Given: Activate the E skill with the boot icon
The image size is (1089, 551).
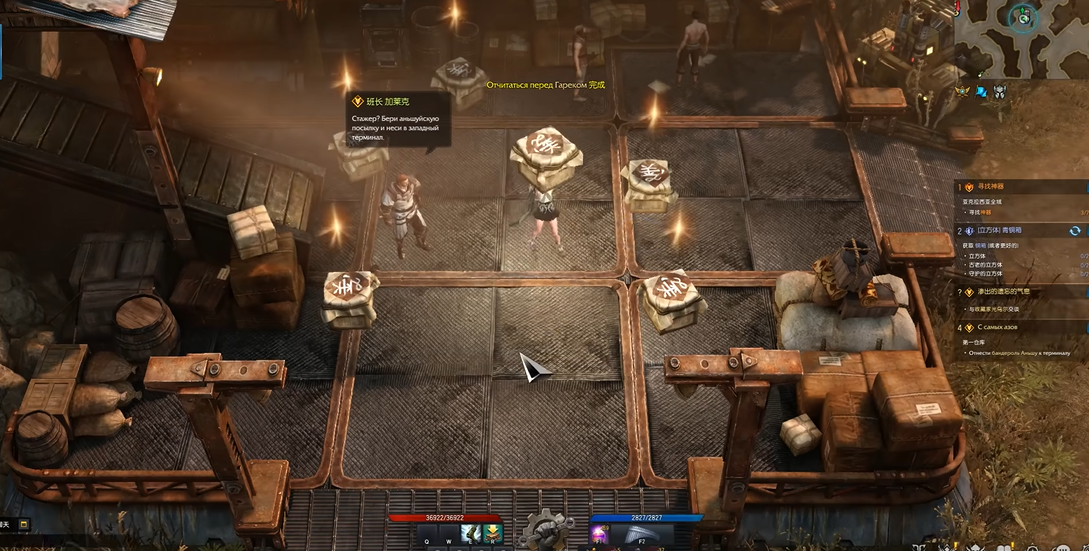Looking at the screenshot, I should pos(470,534).
